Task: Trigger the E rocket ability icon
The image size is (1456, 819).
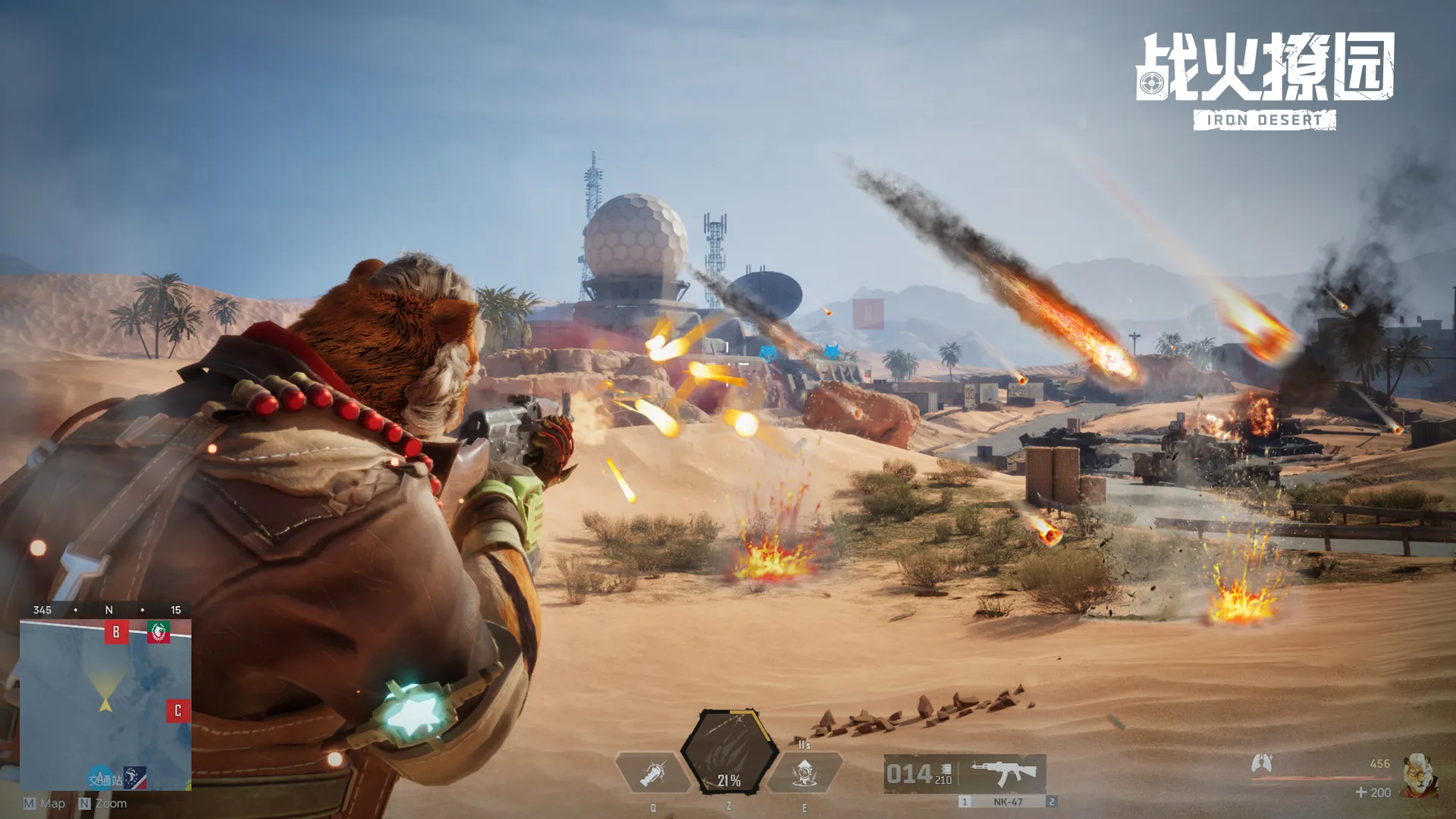Action: coord(805,772)
